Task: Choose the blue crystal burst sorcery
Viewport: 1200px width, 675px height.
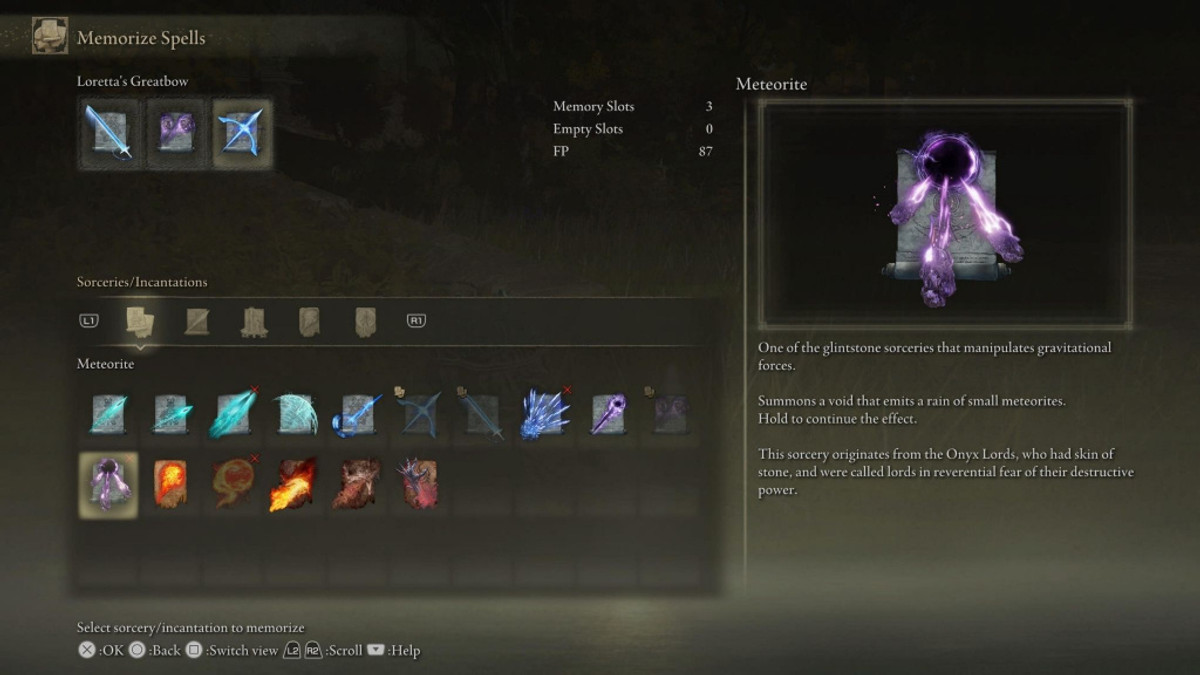Action: tap(542, 414)
